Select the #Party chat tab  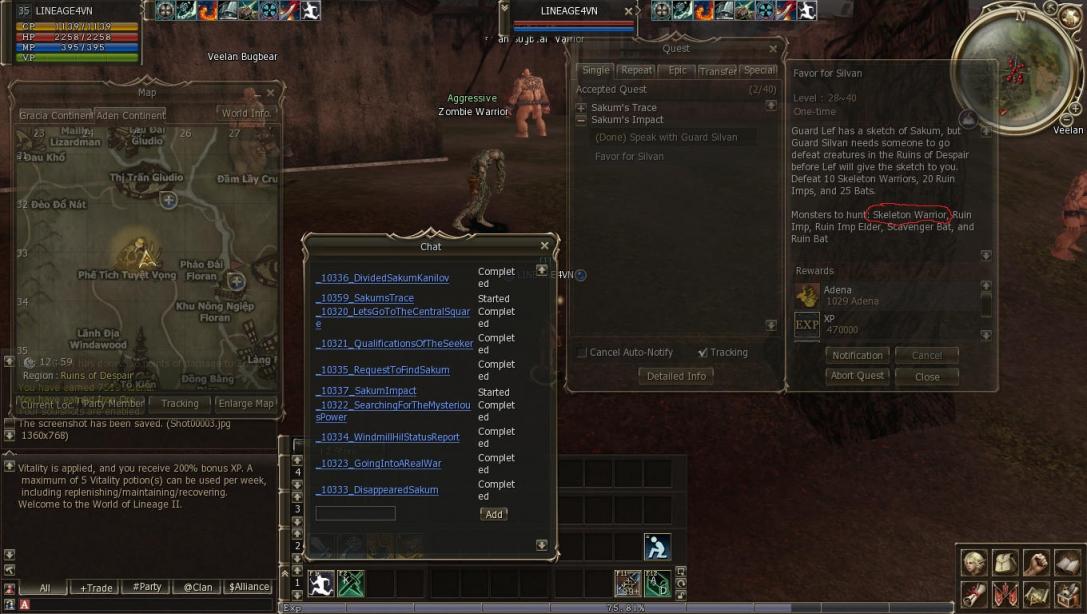[147, 587]
